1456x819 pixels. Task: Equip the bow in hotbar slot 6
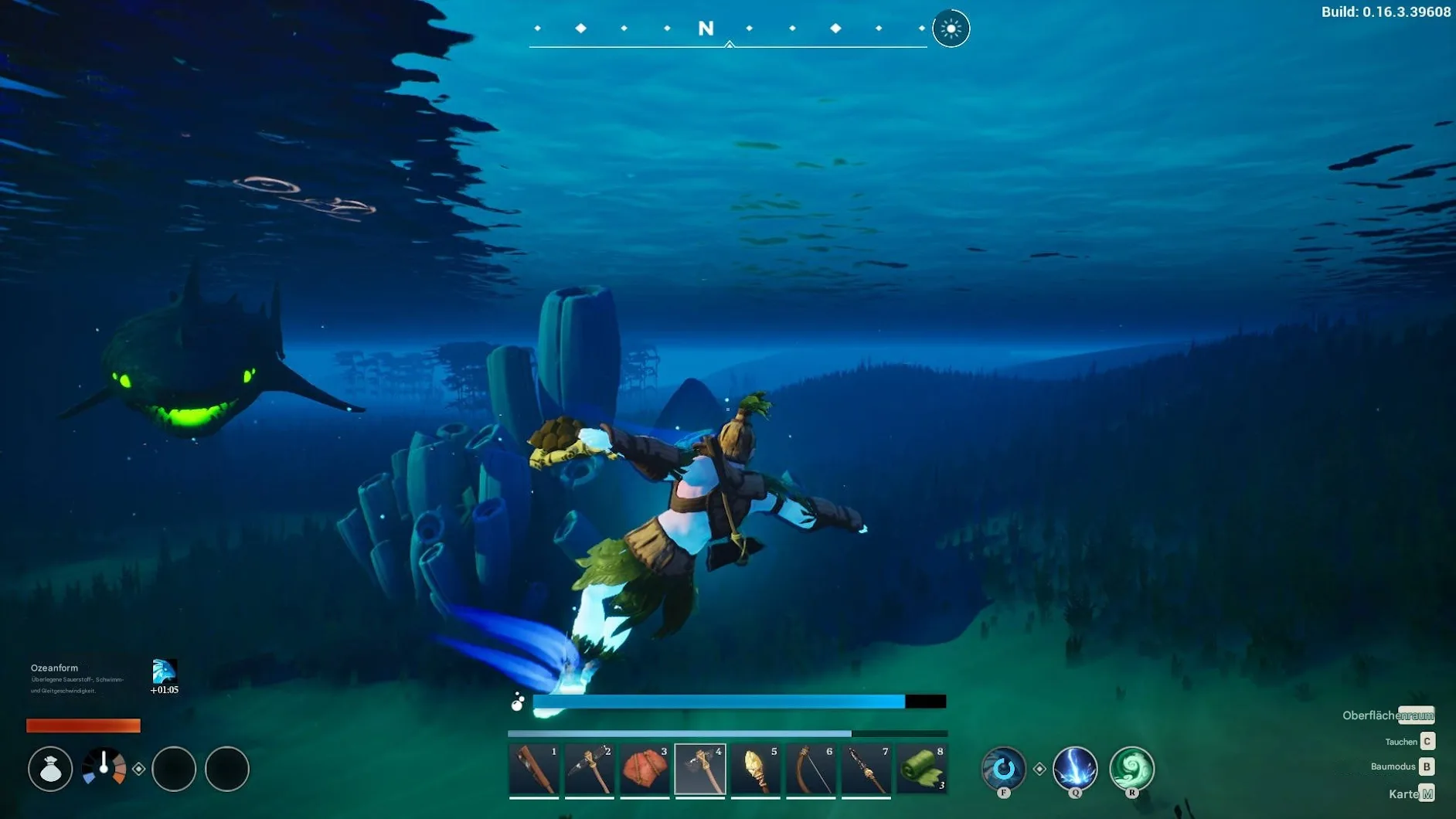pyautogui.click(x=811, y=770)
